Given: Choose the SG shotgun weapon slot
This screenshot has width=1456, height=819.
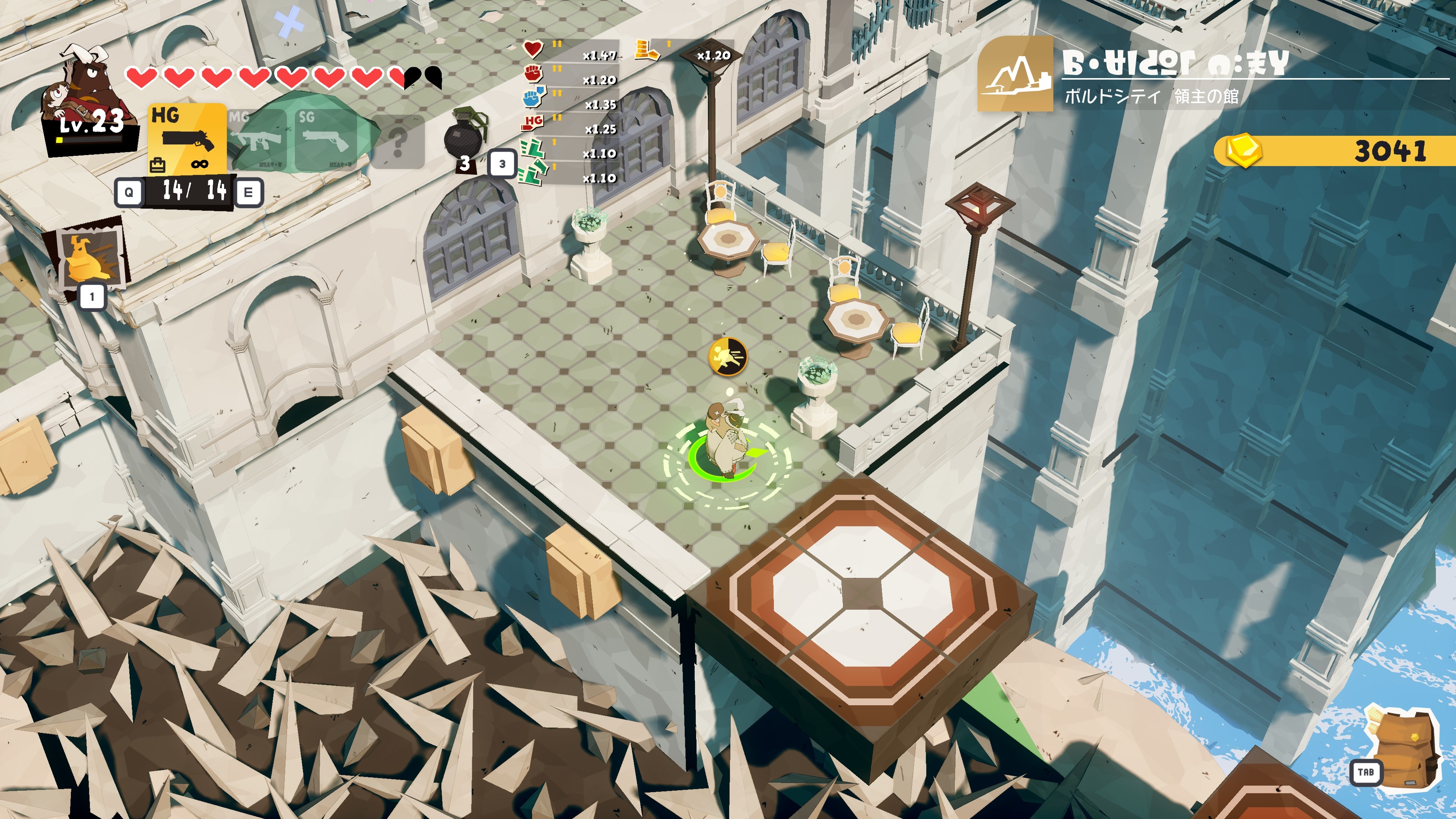Looking at the screenshot, I should (327, 140).
